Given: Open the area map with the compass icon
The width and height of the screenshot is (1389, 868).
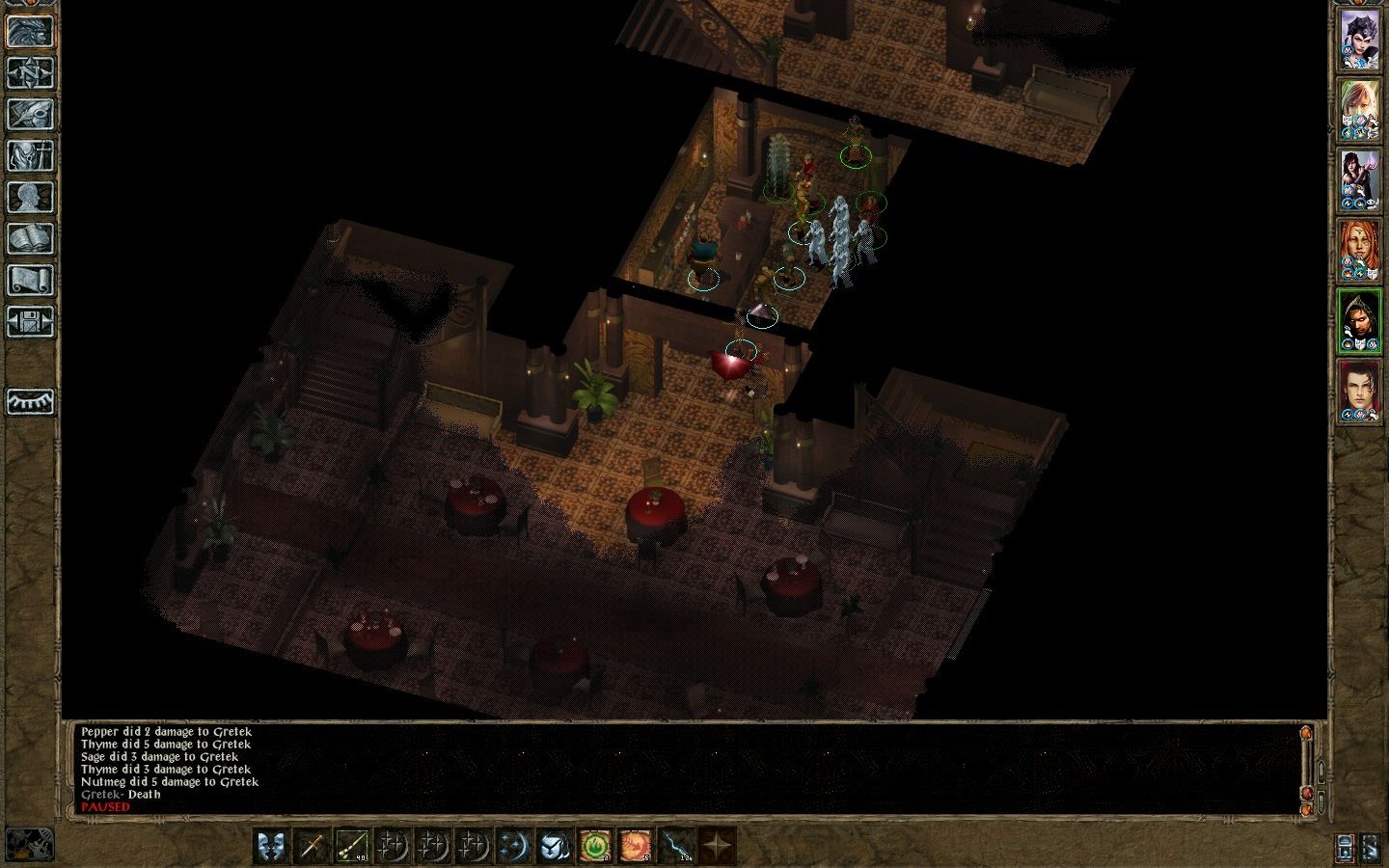Looking at the screenshot, I should [x=30, y=72].
